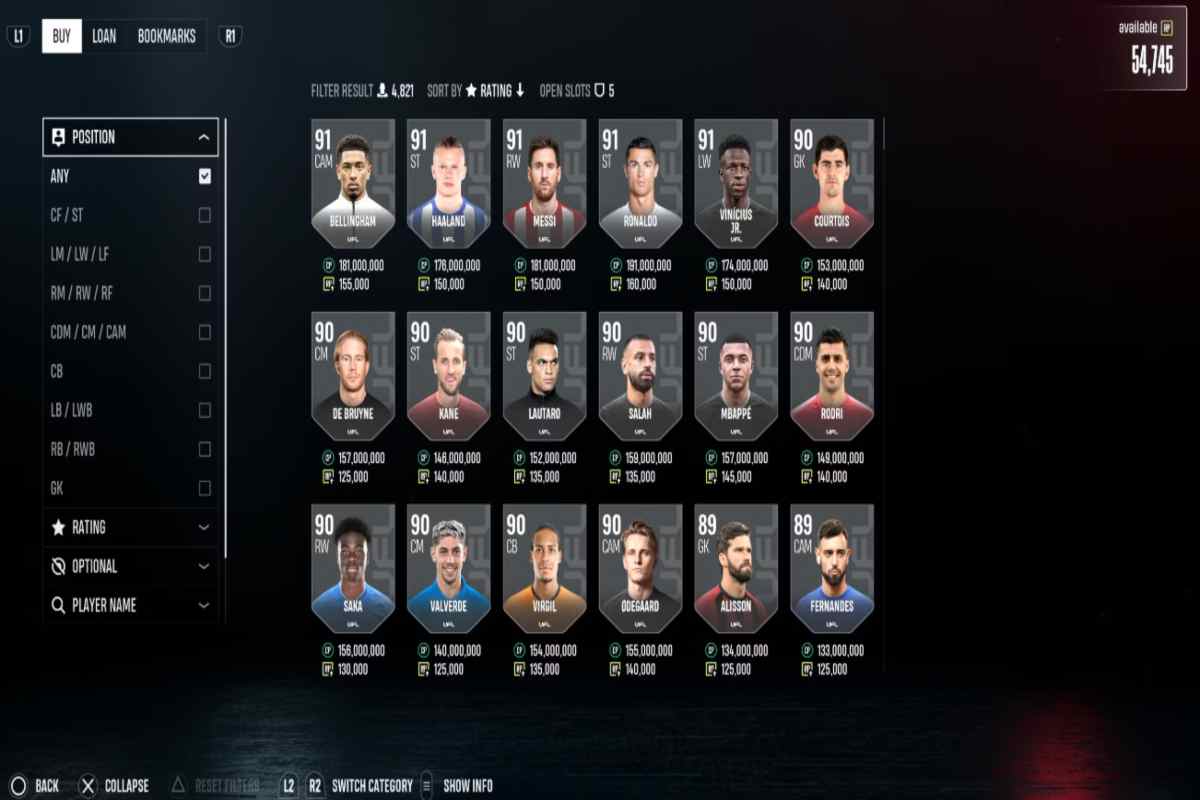Check the GK position filter
Viewport: 1200px width, 800px height.
[204, 488]
